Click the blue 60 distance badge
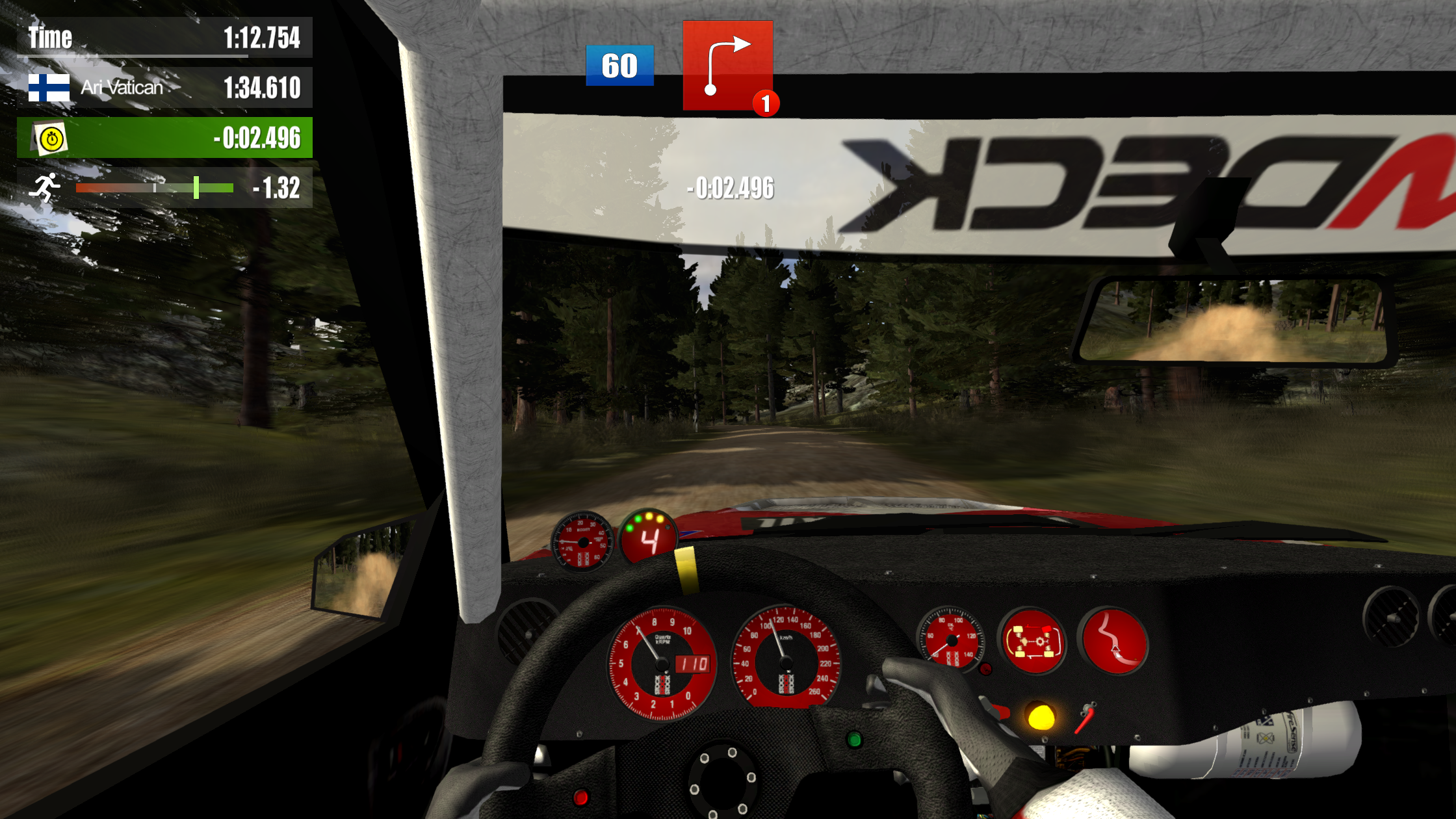Image resolution: width=1456 pixels, height=819 pixels. (619, 66)
